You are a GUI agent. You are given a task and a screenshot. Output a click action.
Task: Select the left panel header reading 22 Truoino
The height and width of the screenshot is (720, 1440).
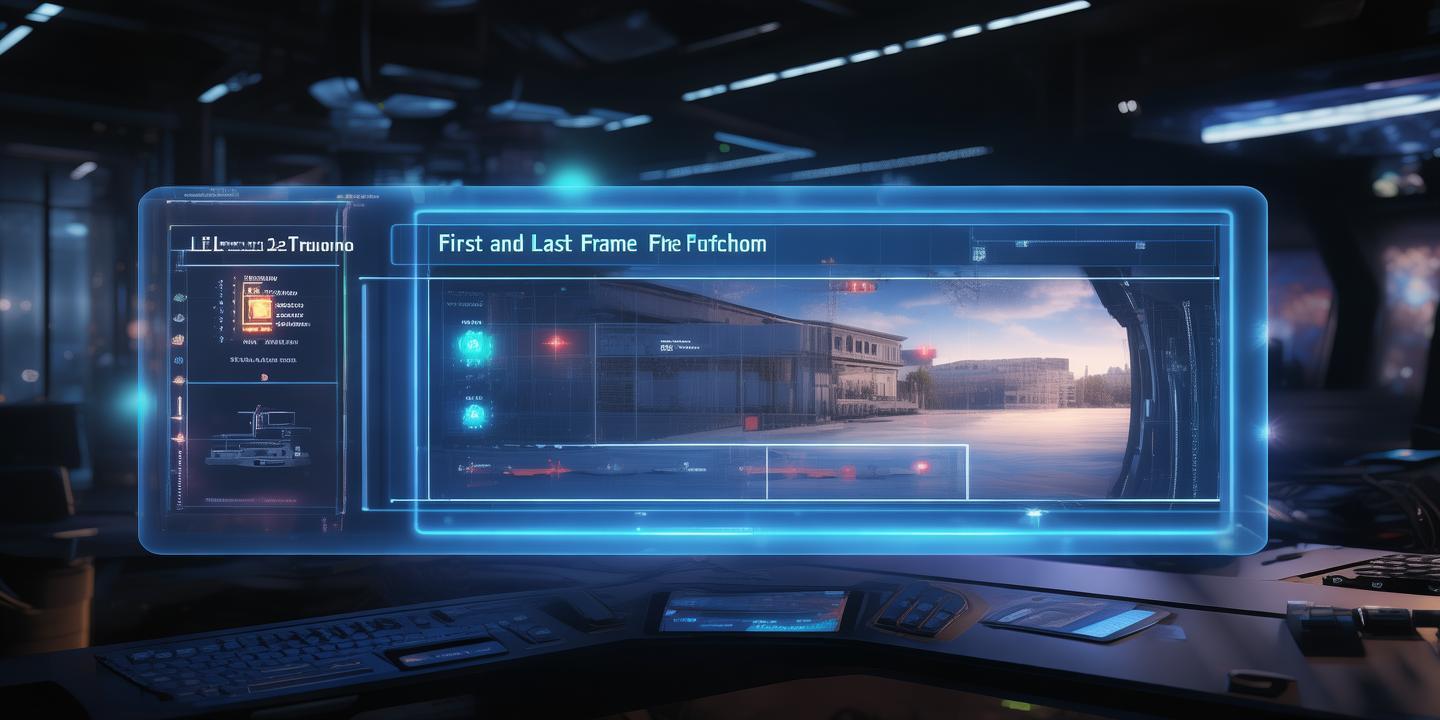262,244
